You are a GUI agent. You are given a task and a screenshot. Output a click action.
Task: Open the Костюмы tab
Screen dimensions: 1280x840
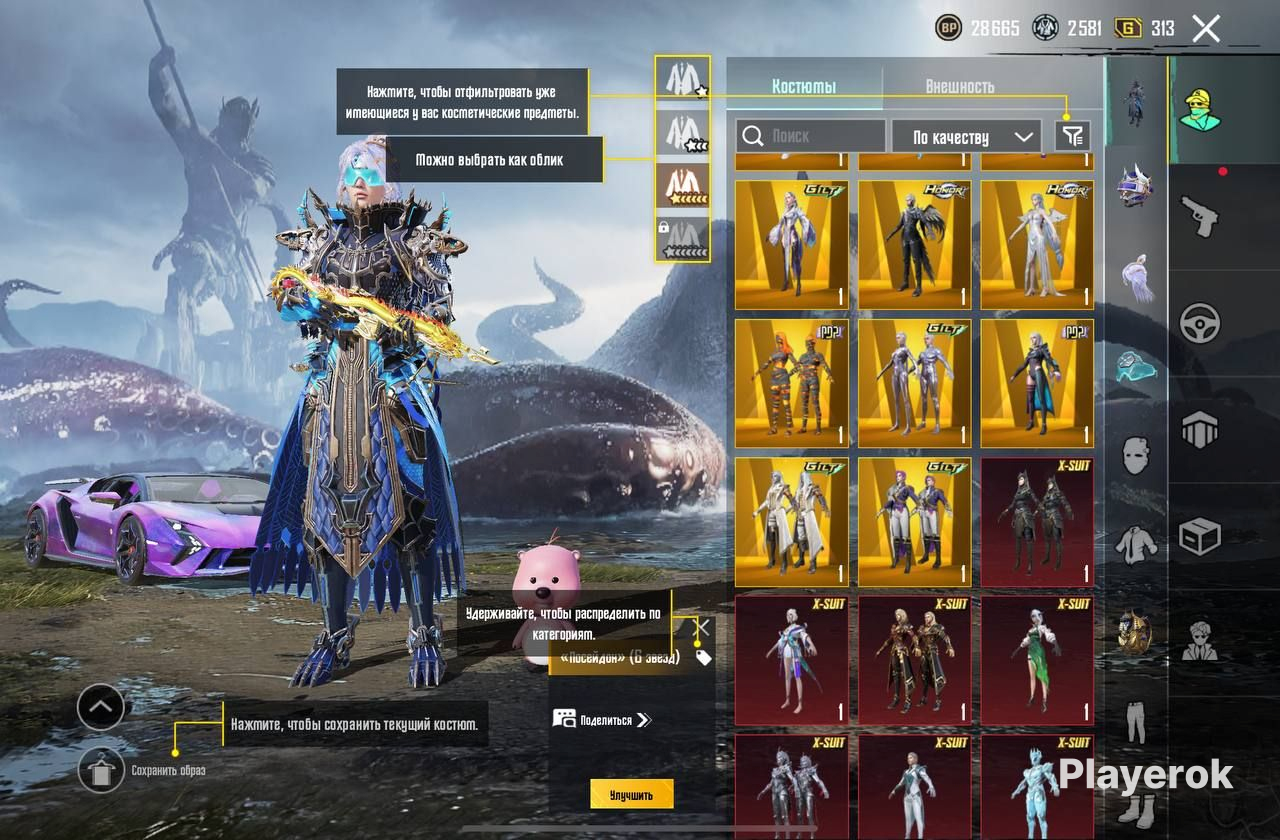click(x=804, y=86)
